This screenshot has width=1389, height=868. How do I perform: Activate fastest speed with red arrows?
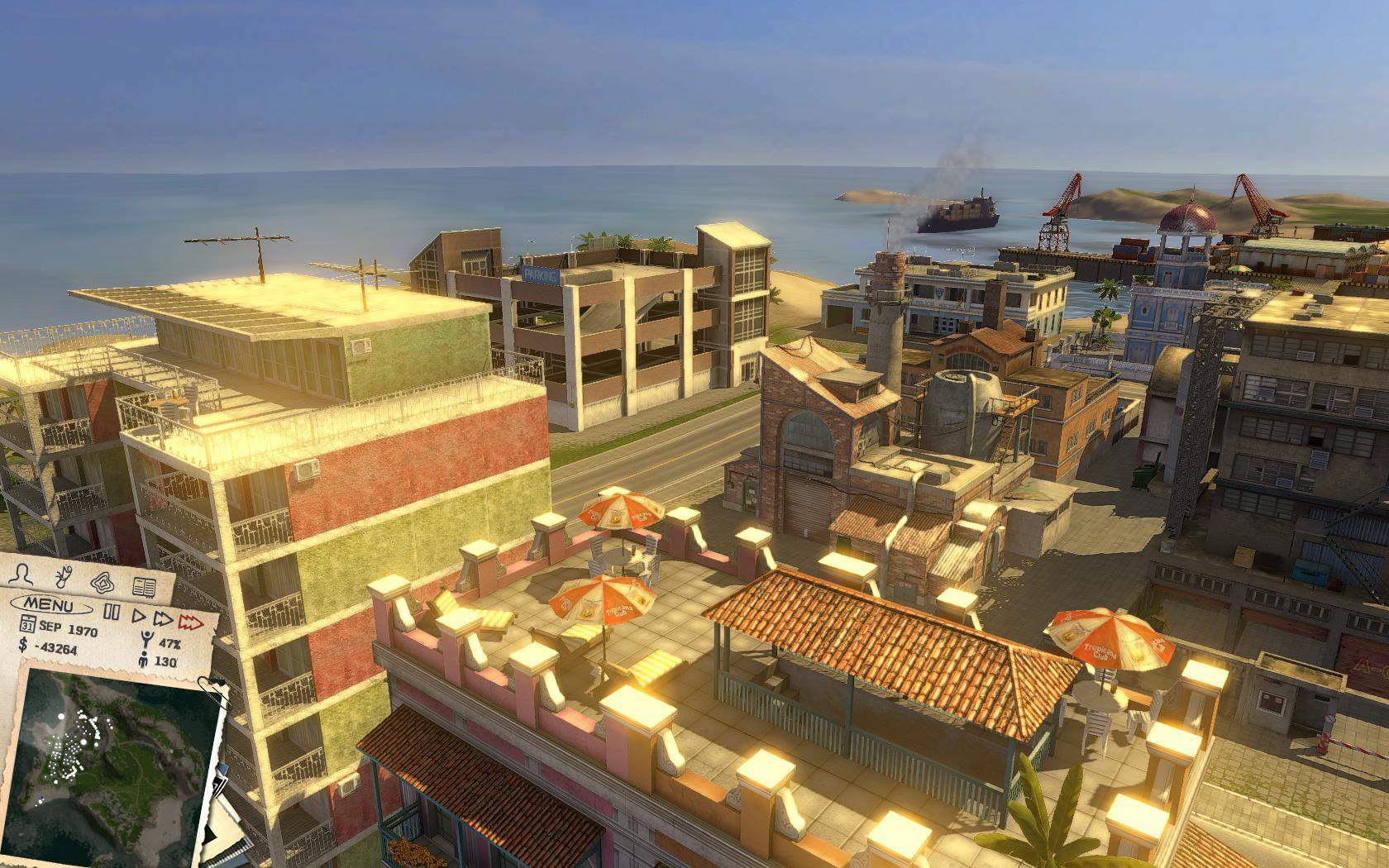190,622
